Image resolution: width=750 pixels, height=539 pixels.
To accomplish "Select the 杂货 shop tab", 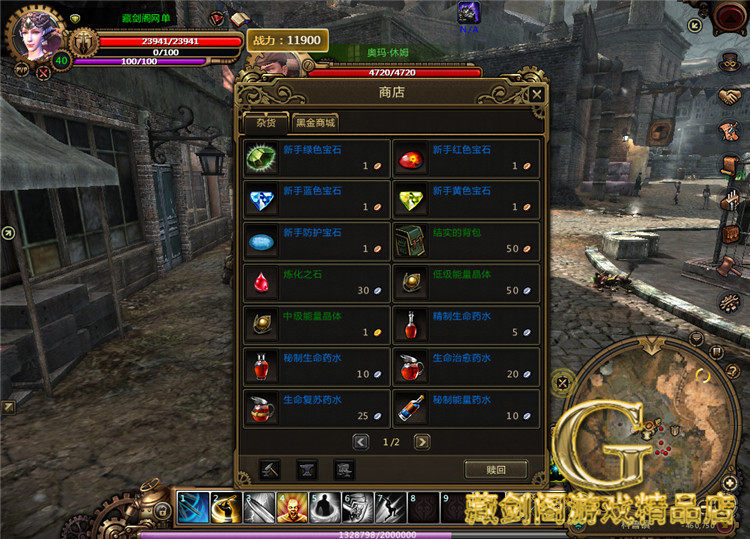I will [x=264, y=123].
